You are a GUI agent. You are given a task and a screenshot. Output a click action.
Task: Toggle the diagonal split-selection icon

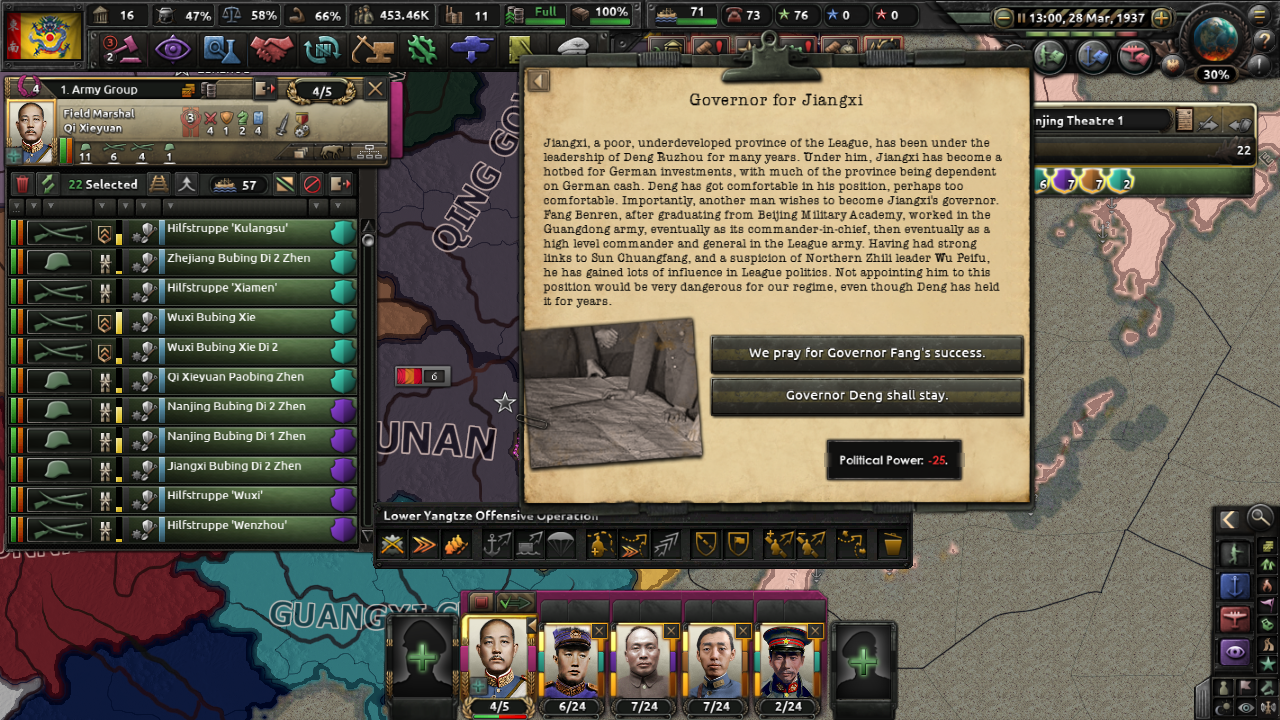285,184
